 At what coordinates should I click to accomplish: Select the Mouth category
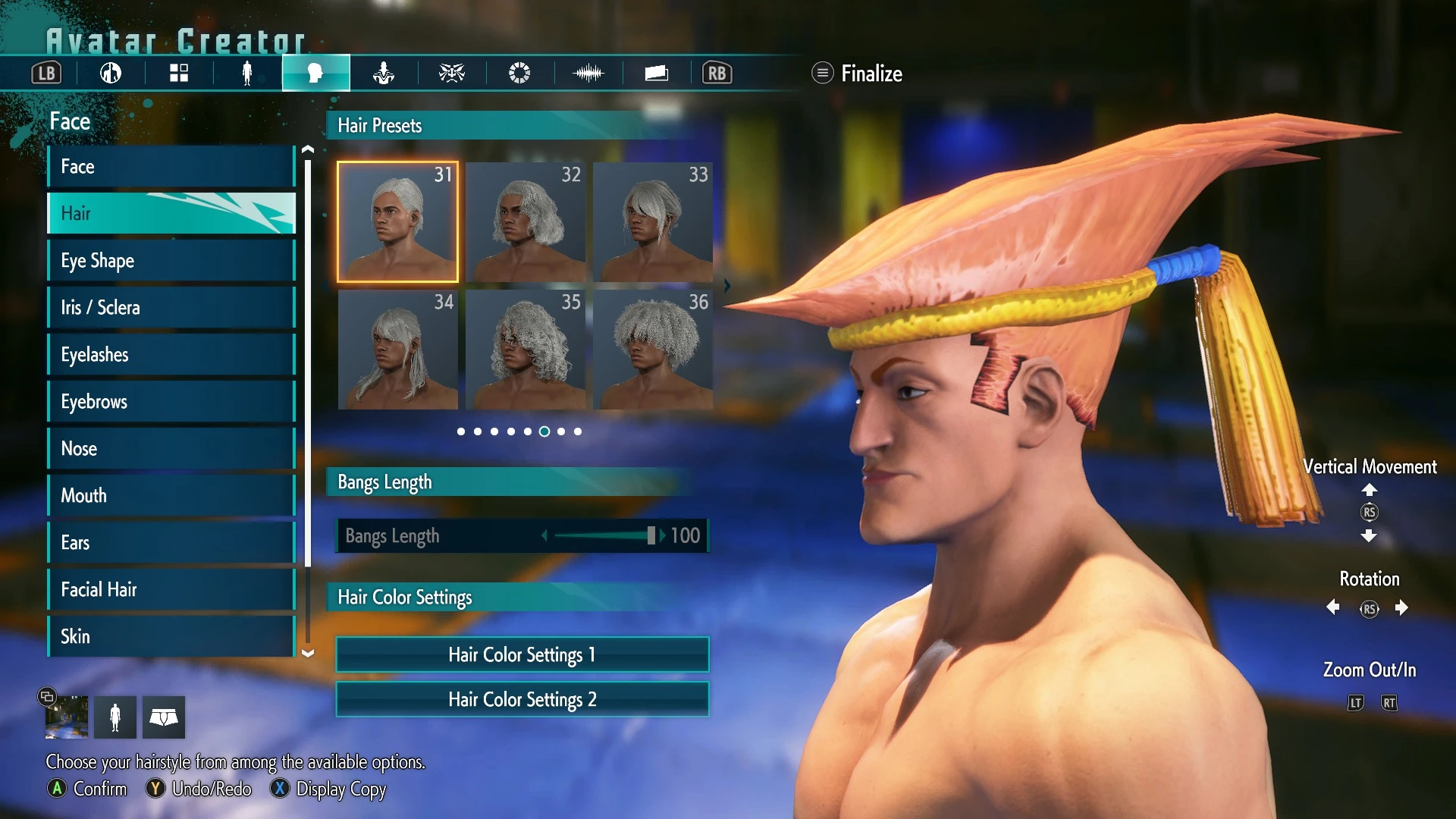tap(171, 496)
